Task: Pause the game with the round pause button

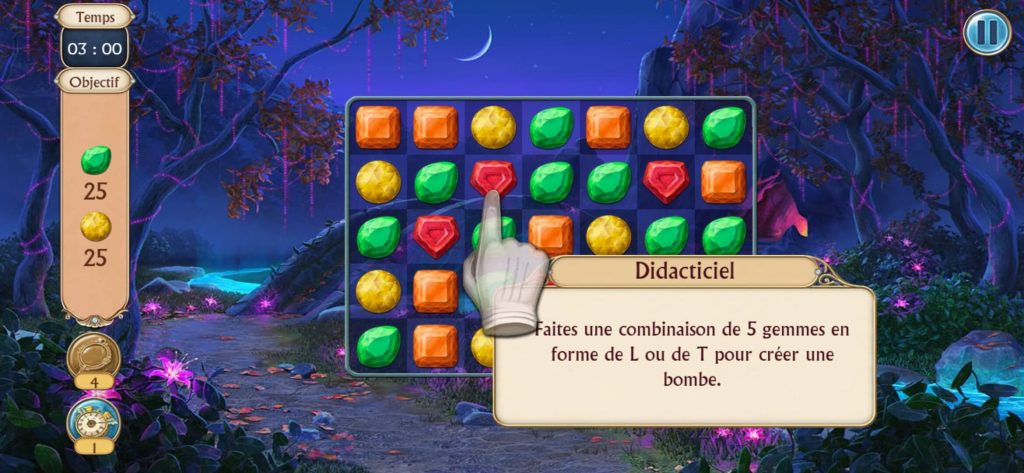Action: tap(987, 33)
